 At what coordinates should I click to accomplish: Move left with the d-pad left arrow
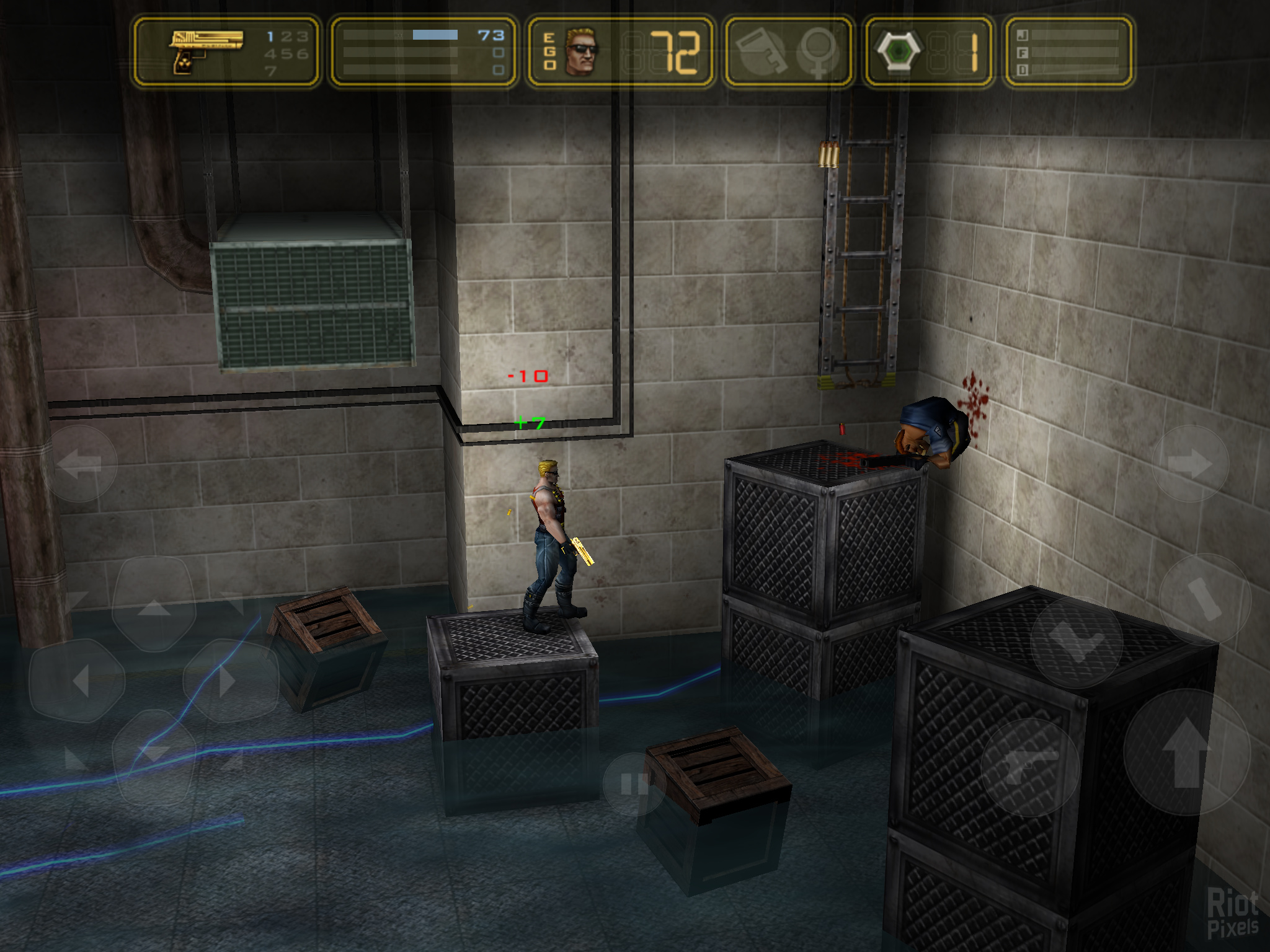click(x=78, y=681)
